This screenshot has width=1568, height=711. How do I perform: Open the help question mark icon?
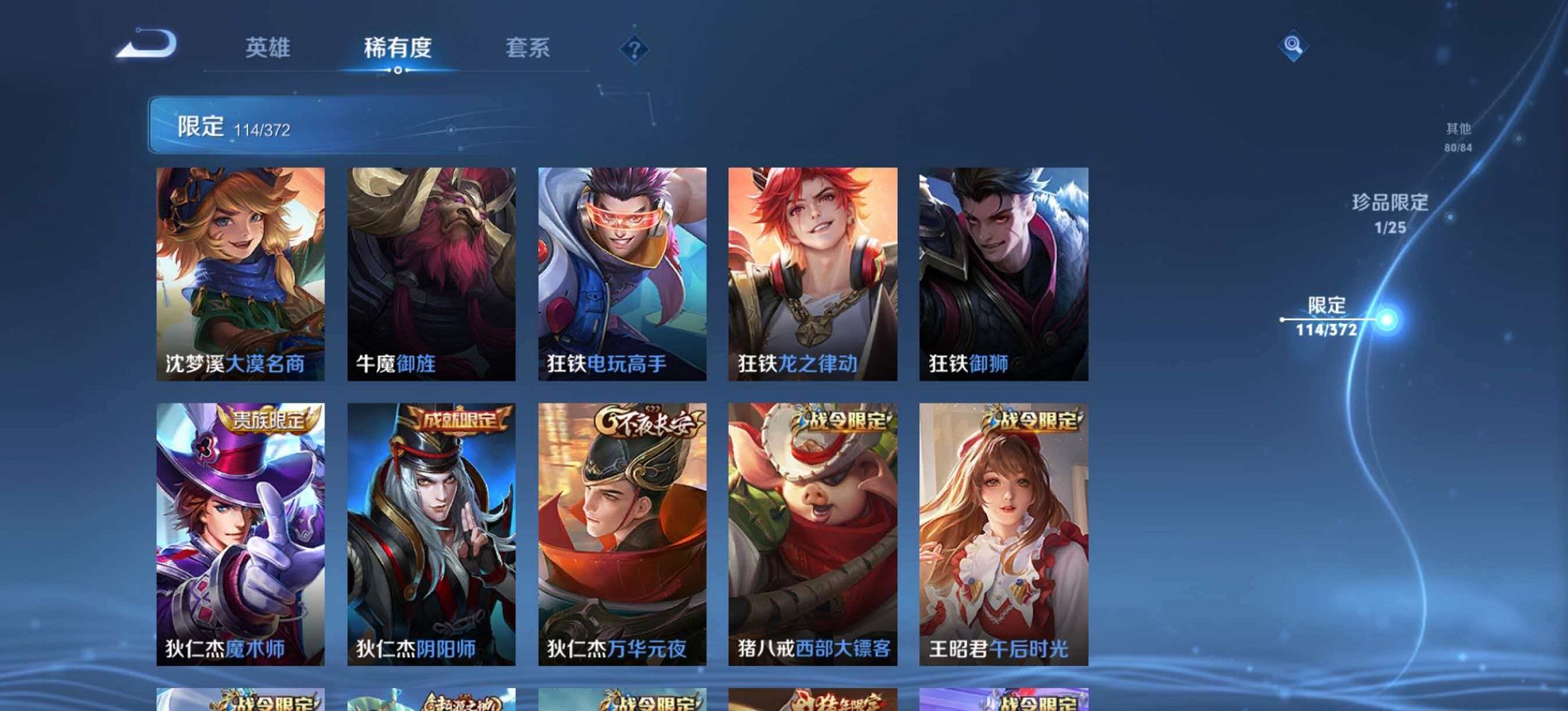coord(635,48)
